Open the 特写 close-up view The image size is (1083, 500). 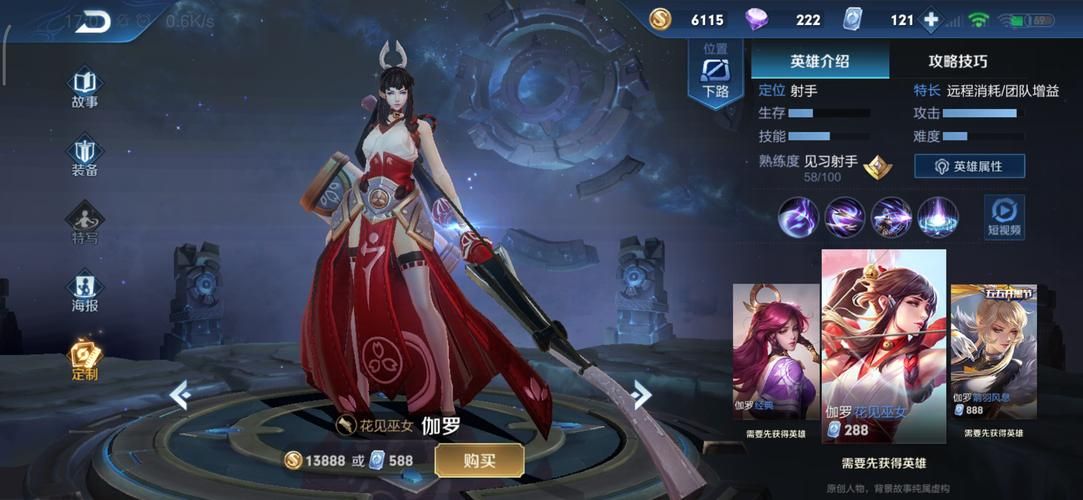point(85,223)
